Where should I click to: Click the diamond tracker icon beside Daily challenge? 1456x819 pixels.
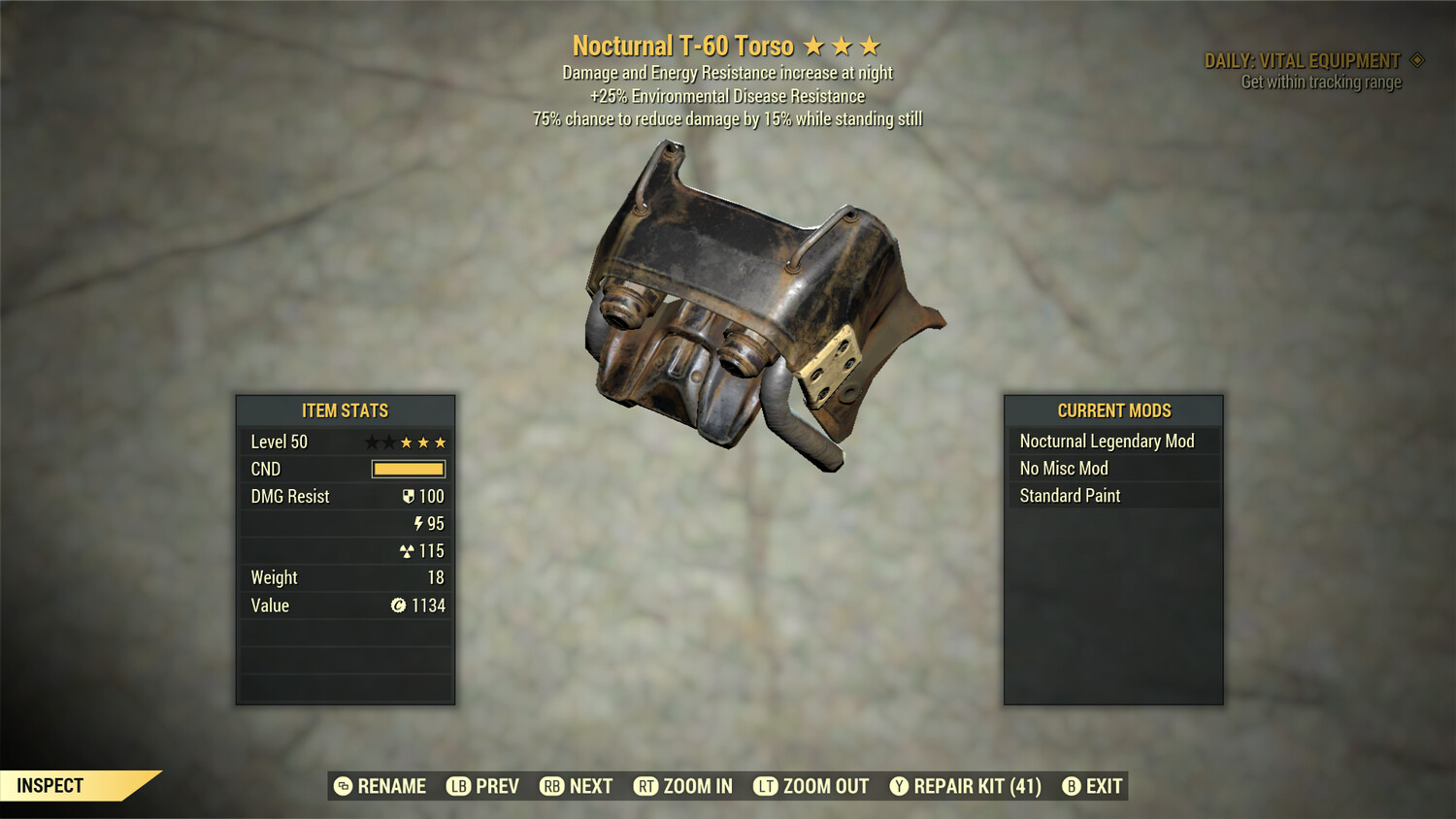click(x=1416, y=59)
